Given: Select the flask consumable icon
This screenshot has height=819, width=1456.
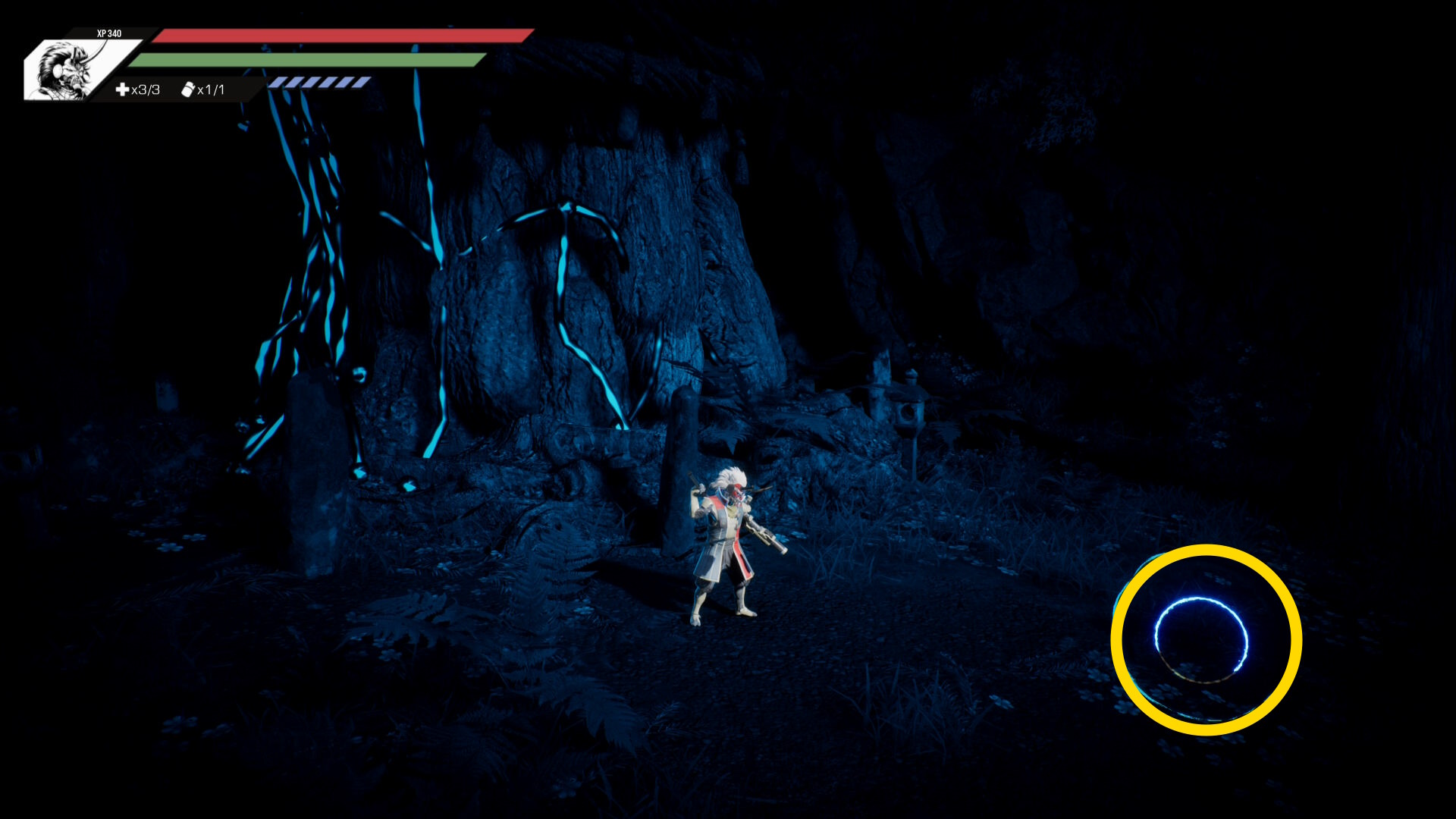Looking at the screenshot, I should [188, 89].
